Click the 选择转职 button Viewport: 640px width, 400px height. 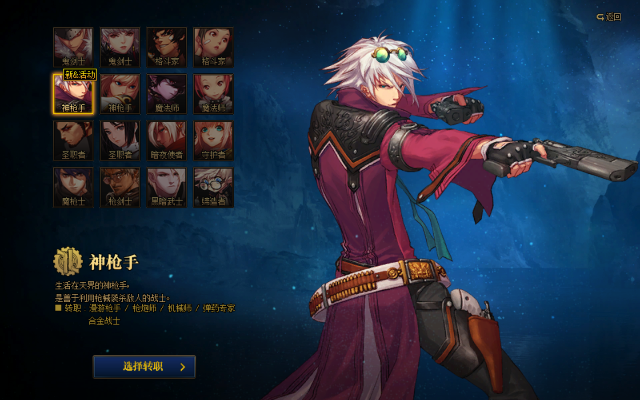pyautogui.click(x=144, y=367)
